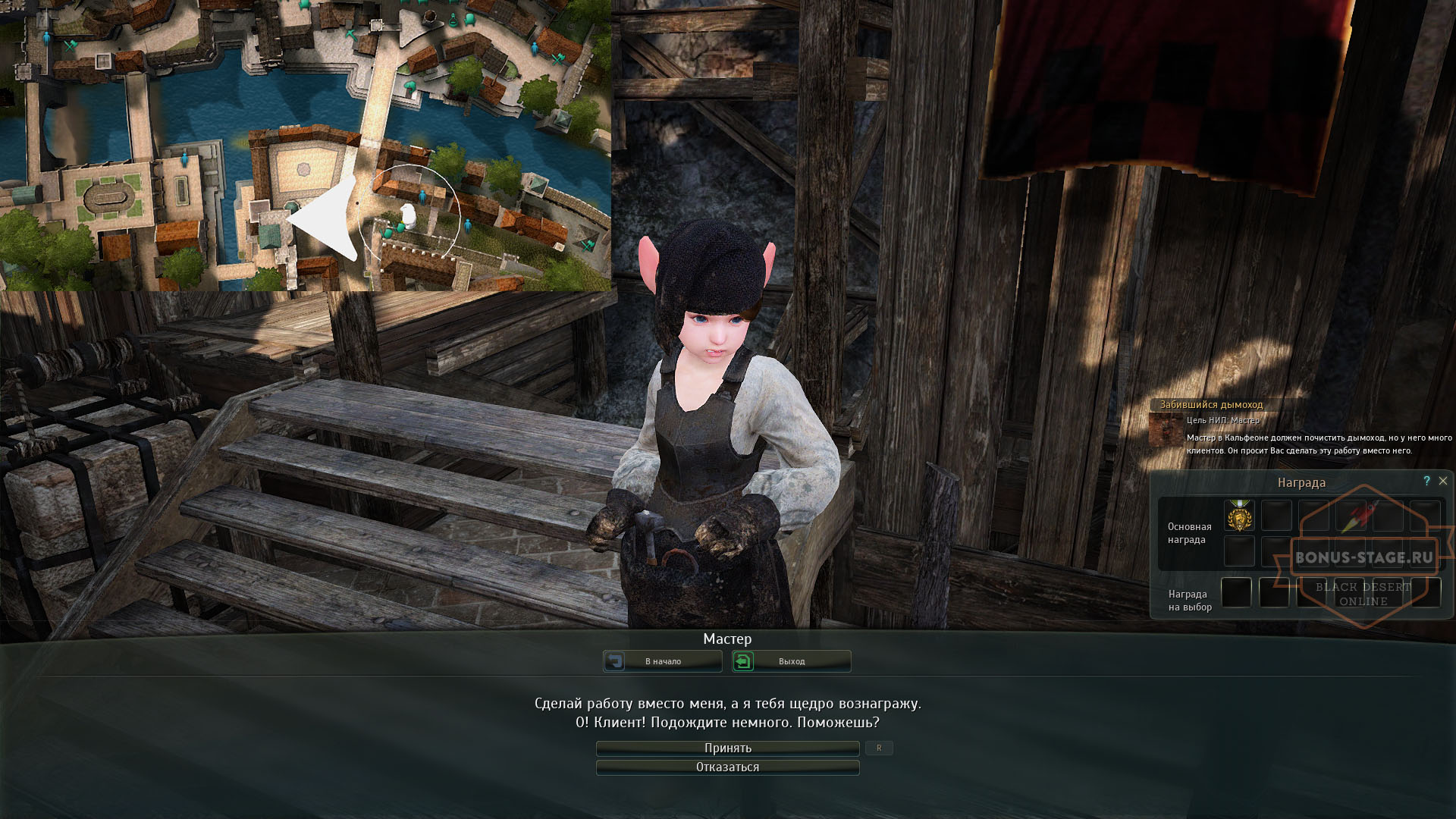Close the Награда reward window
Screen dimensions: 1456x819
click(x=1443, y=481)
